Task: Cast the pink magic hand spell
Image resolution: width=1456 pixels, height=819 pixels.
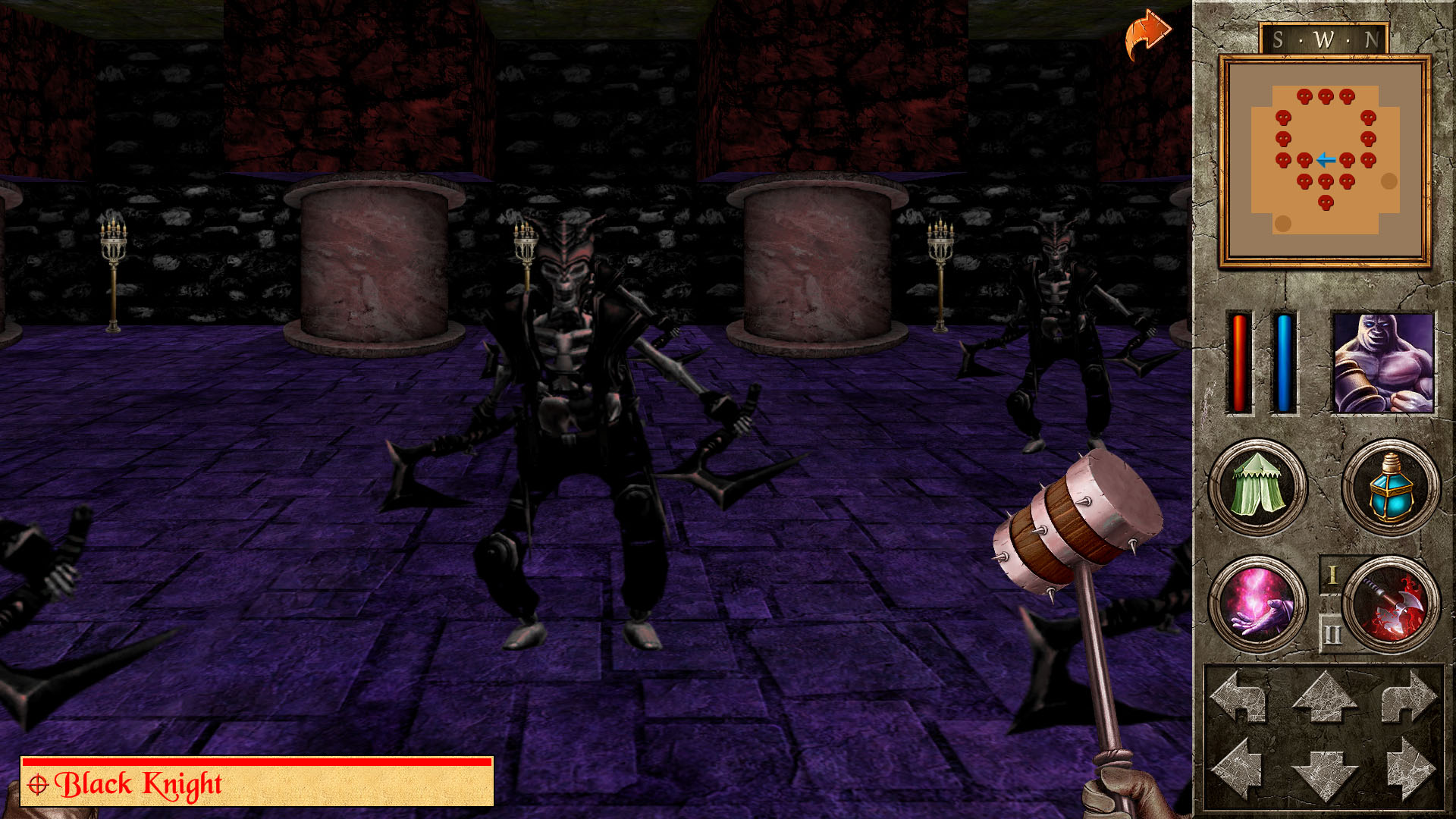Action: (x=1257, y=604)
